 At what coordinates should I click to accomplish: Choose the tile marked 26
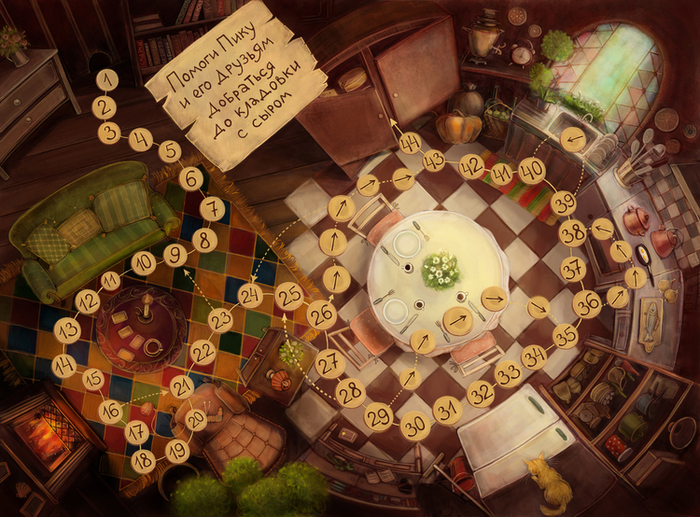point(322,315)
